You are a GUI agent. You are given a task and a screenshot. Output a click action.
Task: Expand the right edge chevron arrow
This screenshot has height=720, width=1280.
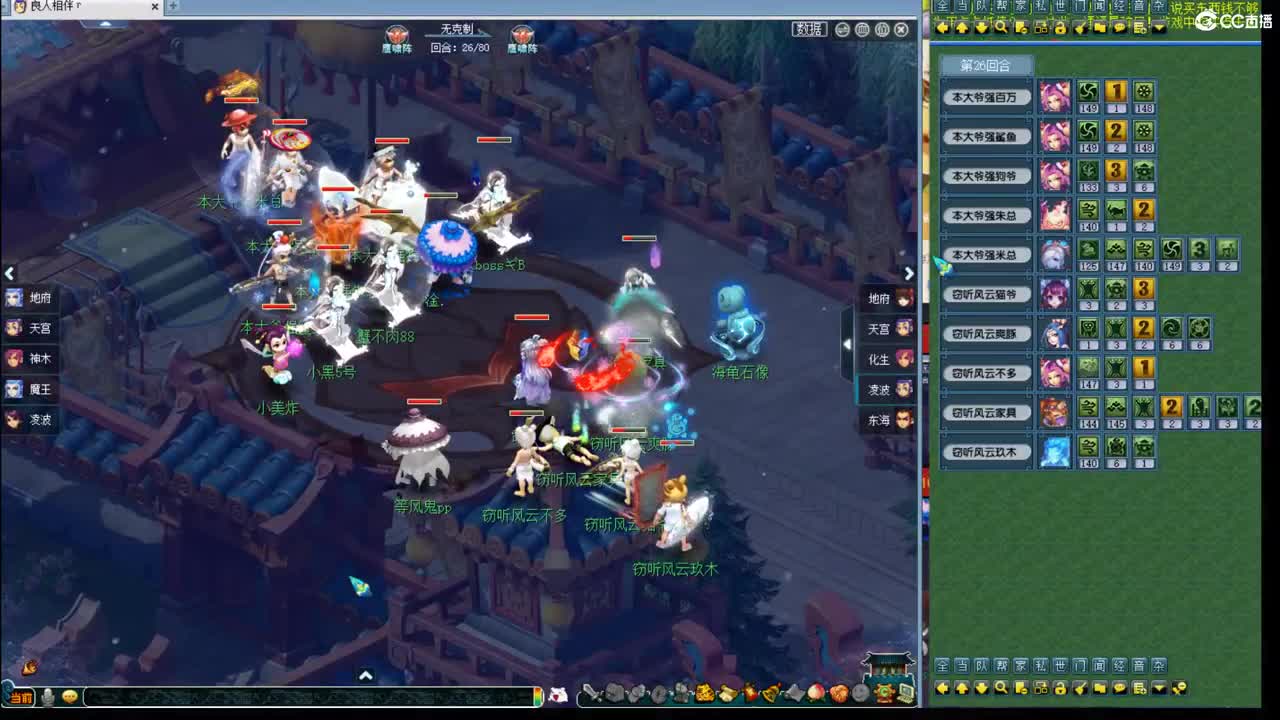(x=908, y=272)
